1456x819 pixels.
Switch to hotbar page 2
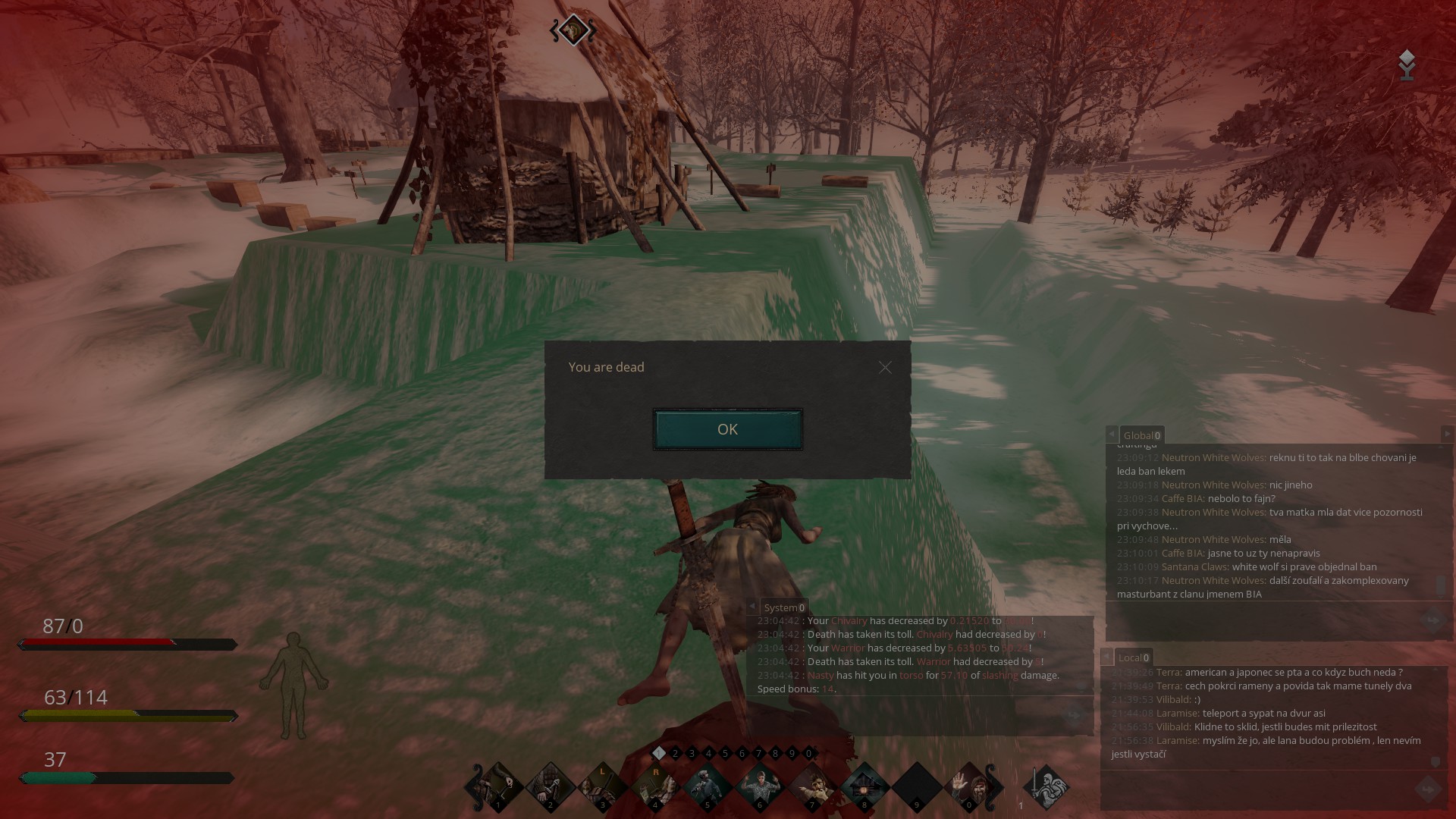675,753
